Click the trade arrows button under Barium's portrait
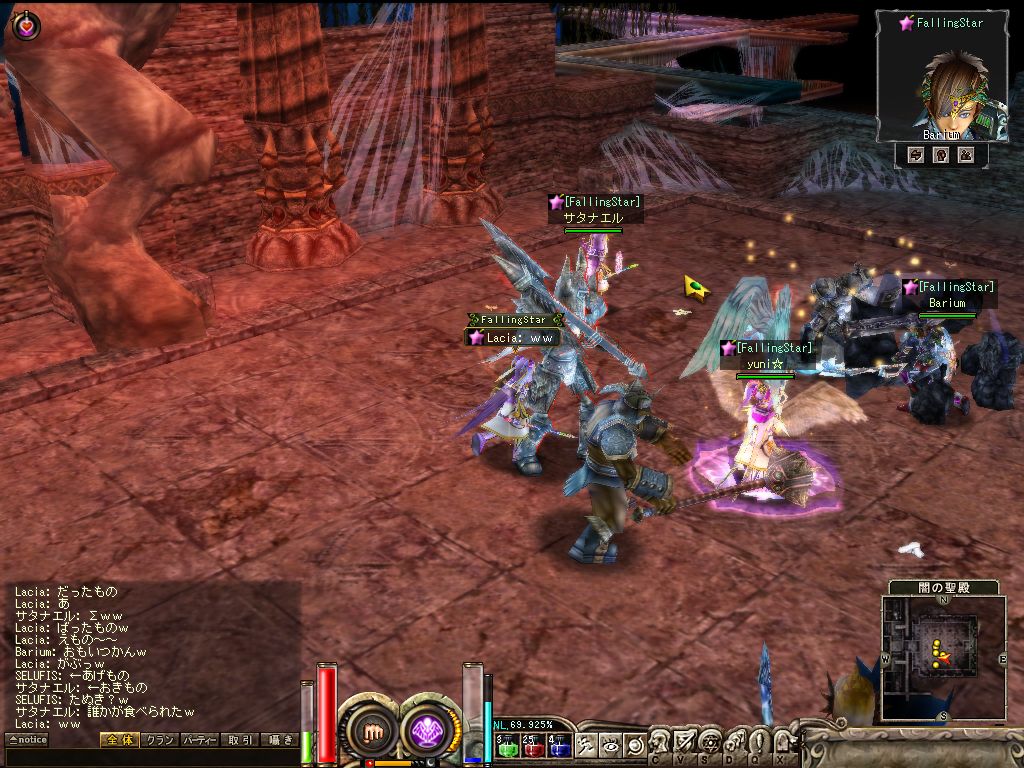This screenshot has height=768, width=1024. point(915,155)
